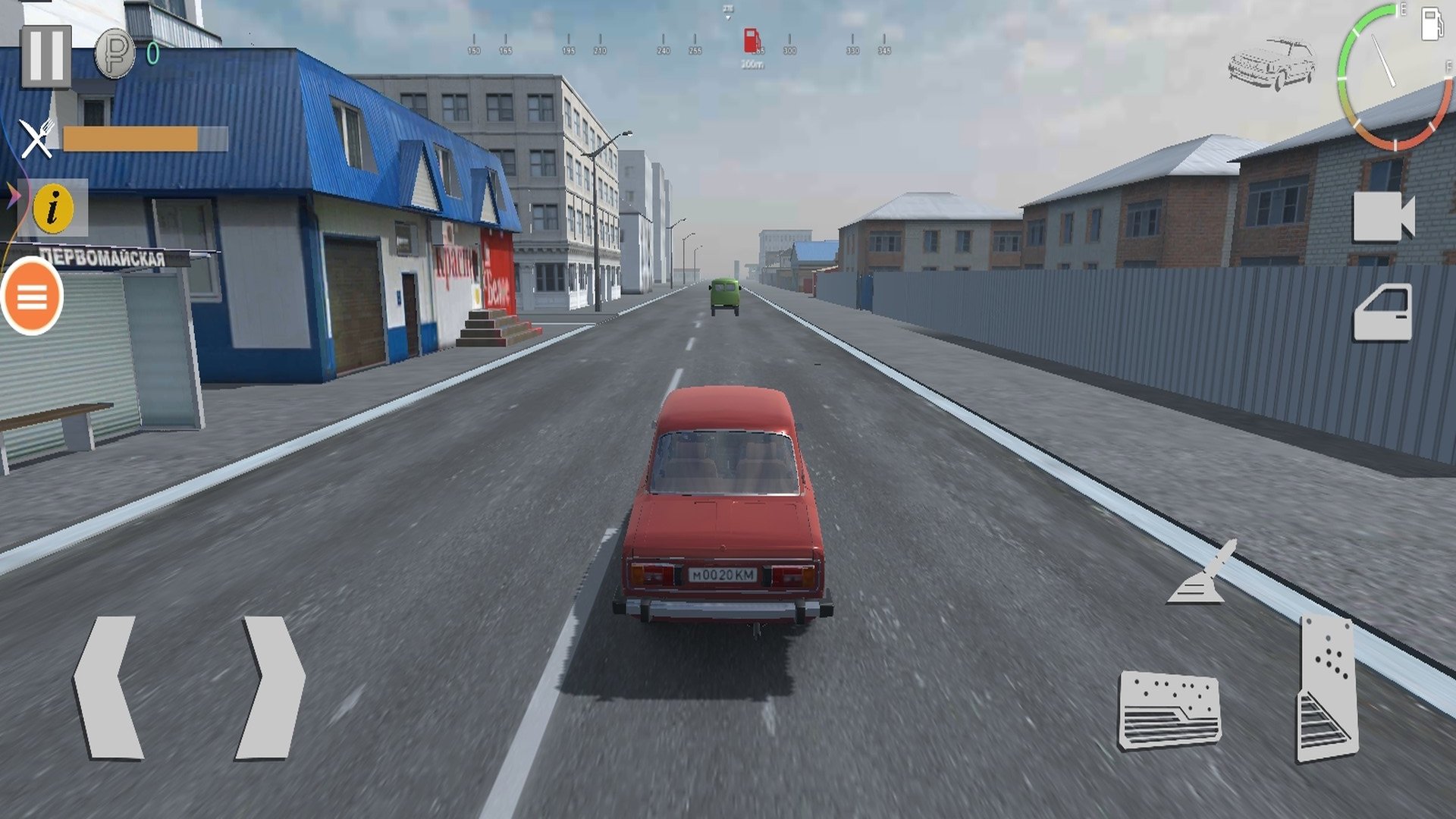The height and width of the screenshot is (819, 1456).
Task: Steer left with the left arrow
Action: click(x=108, y=687)
